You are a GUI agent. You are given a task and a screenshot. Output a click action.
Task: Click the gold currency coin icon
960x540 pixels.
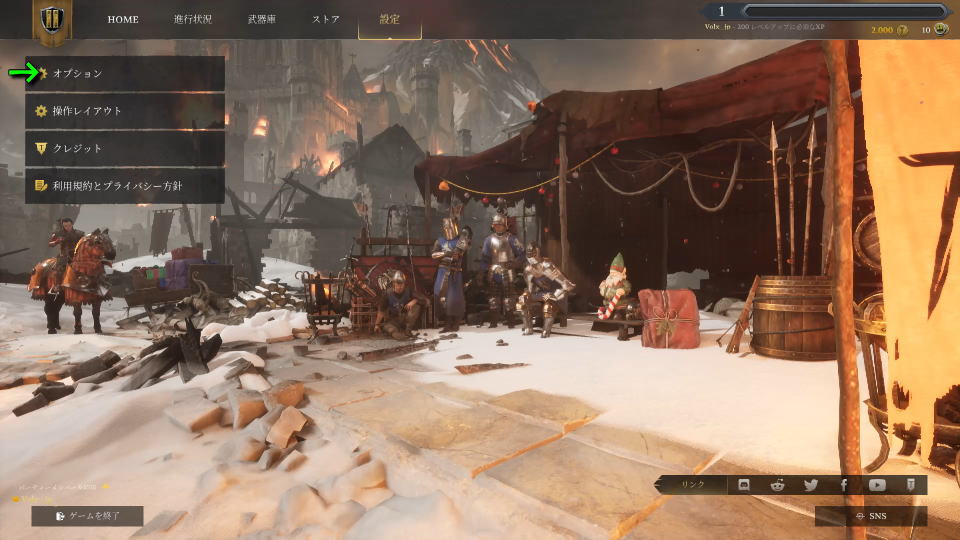(x=903, y=30)
